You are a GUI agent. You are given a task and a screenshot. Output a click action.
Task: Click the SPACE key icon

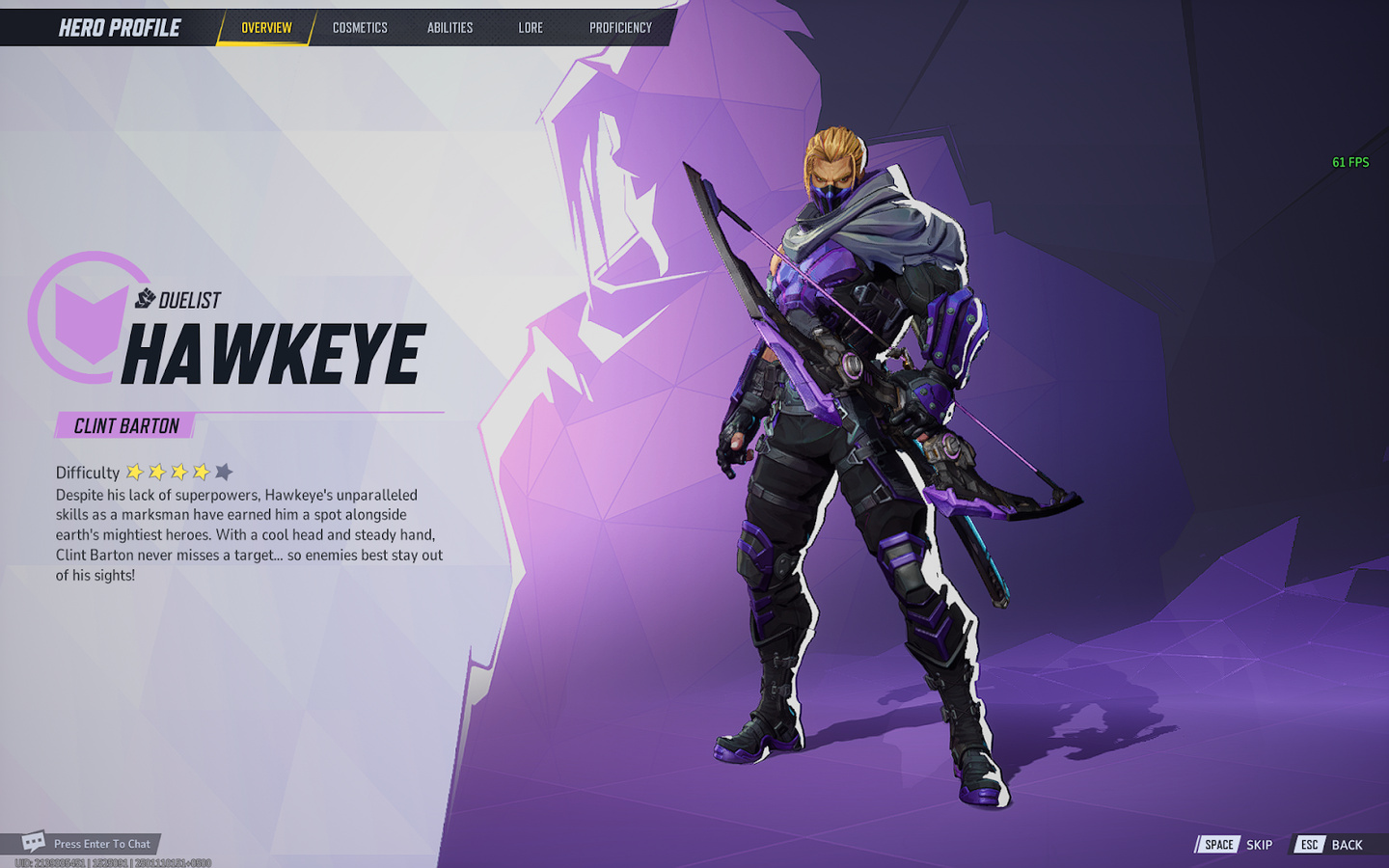pyautogui.click(x=1217, y=844)
